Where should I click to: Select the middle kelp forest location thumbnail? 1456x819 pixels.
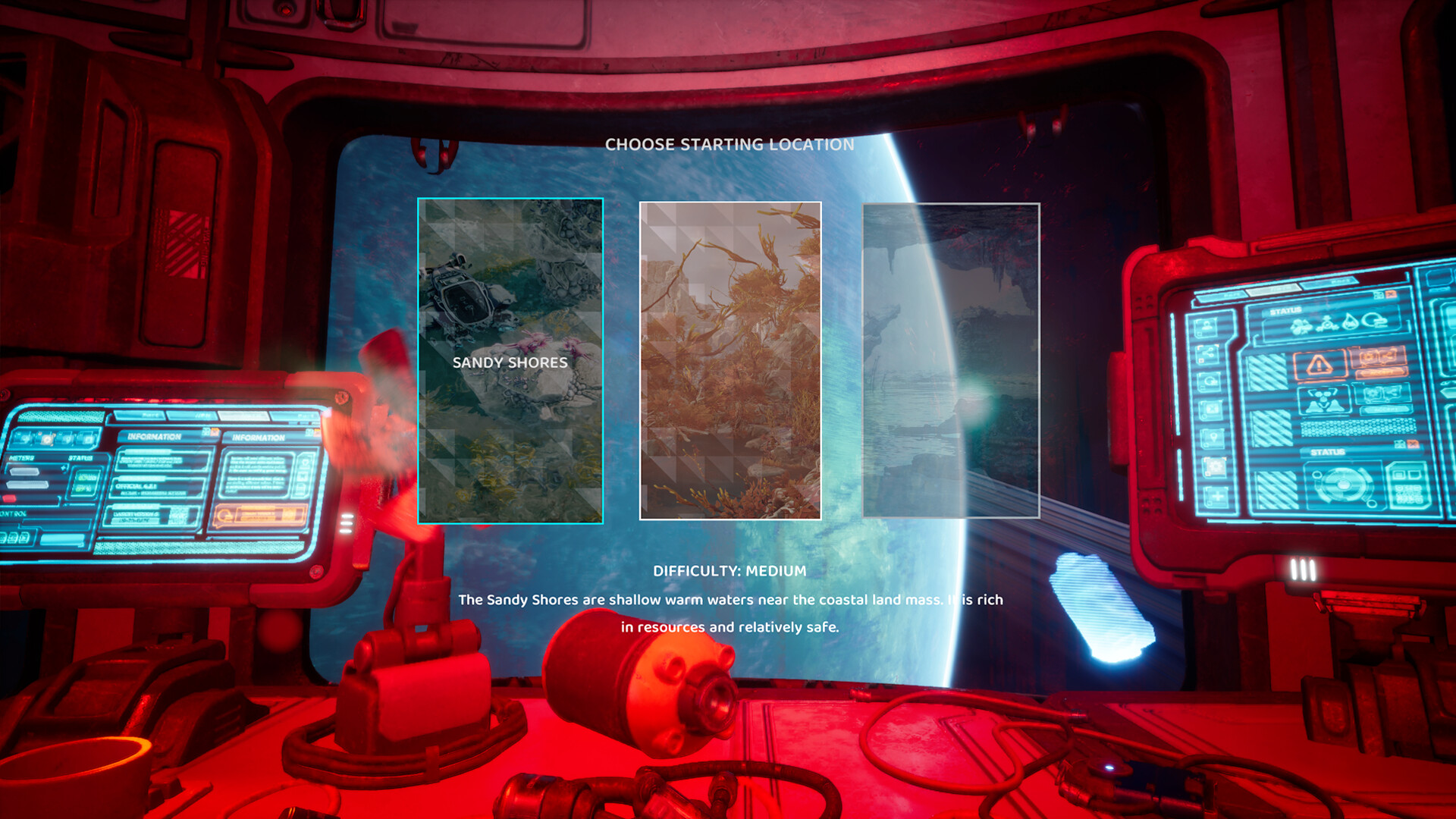click(x=730, y=360)
